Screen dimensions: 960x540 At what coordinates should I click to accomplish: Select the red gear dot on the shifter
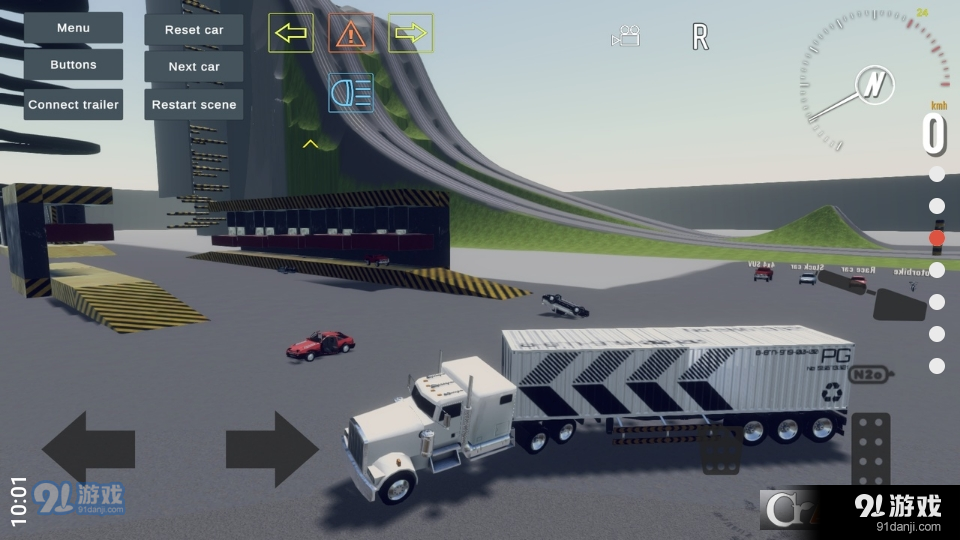(x=937, y=238)
